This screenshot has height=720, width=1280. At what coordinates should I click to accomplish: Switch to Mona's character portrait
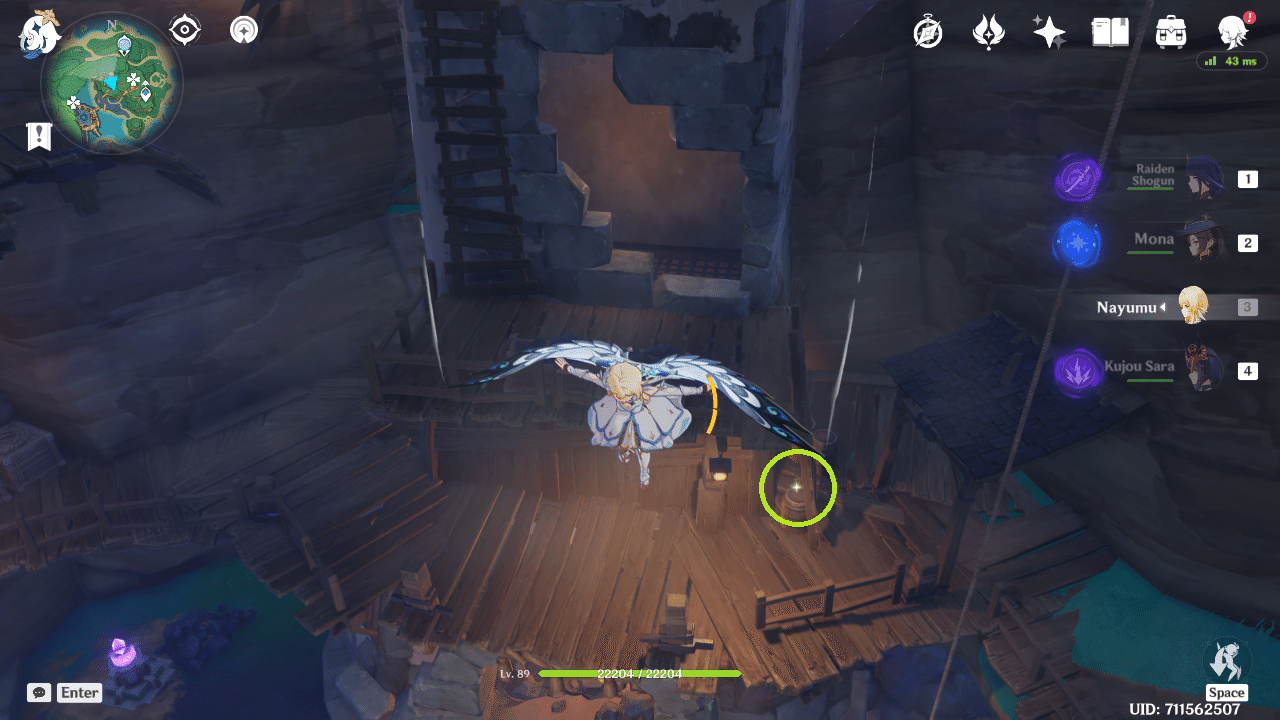coord(1205,240)
